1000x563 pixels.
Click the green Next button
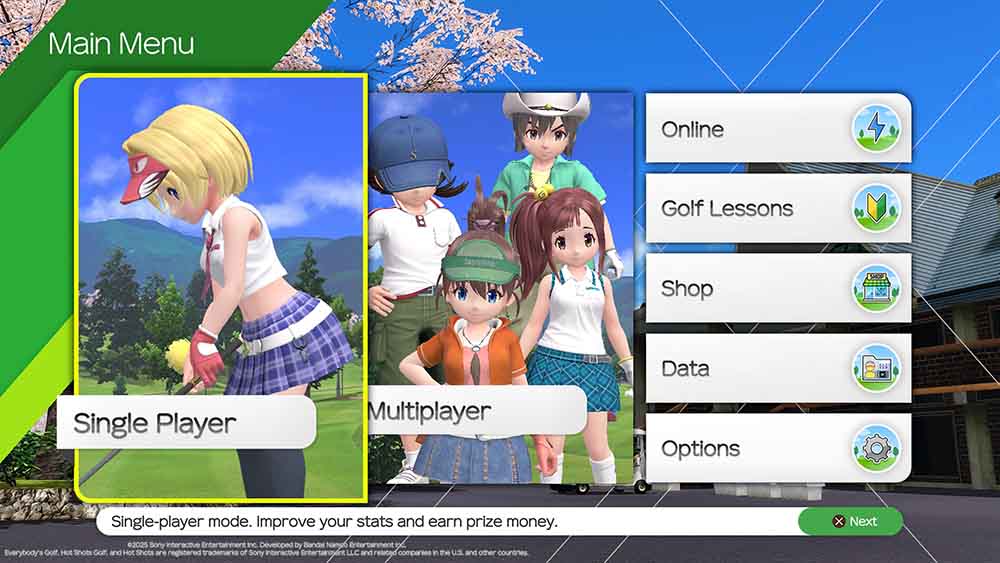click(x=850, y=521)
